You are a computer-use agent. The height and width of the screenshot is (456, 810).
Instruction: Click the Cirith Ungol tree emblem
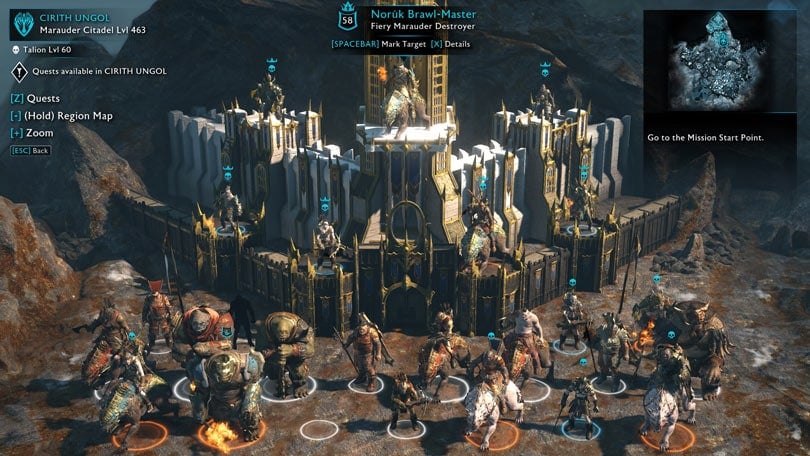click(x=21, y=22)
